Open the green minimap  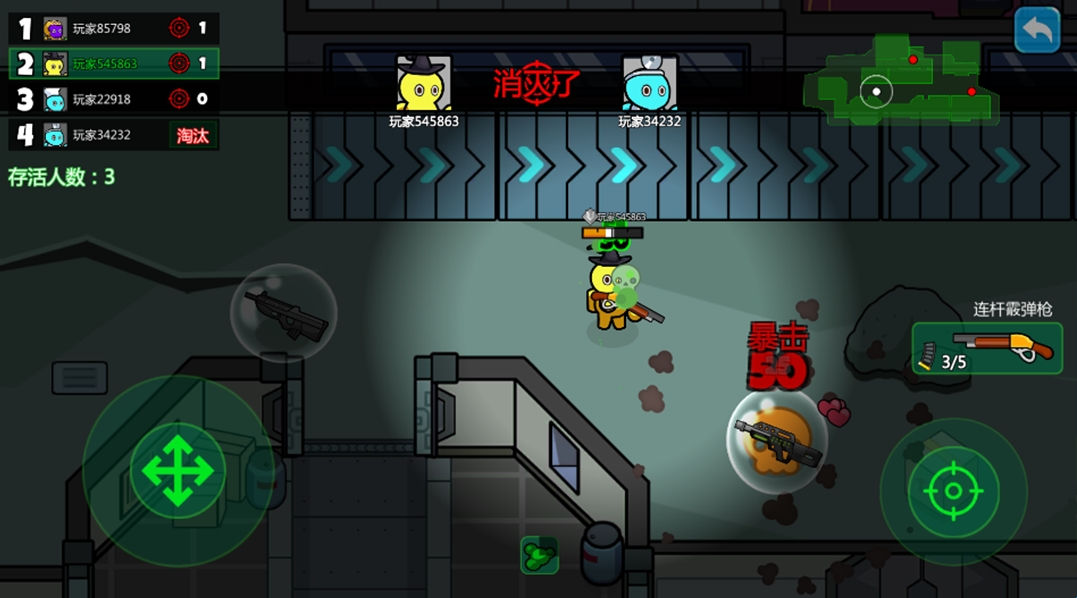pyautogui.click(x=902, y=80)
